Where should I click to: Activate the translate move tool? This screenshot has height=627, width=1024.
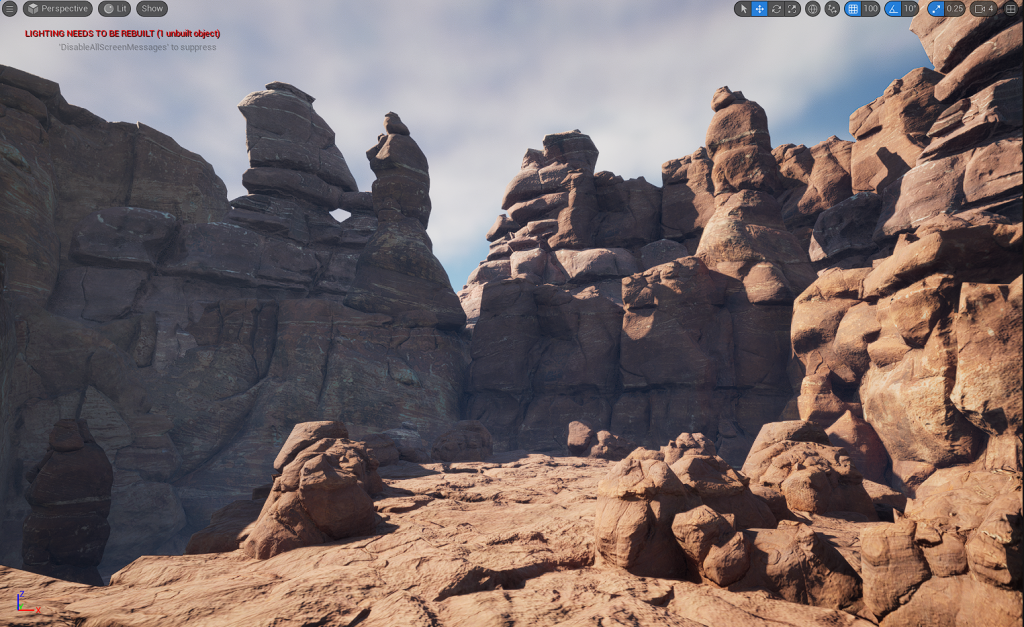pyautogui.click(x=760, y=9)
